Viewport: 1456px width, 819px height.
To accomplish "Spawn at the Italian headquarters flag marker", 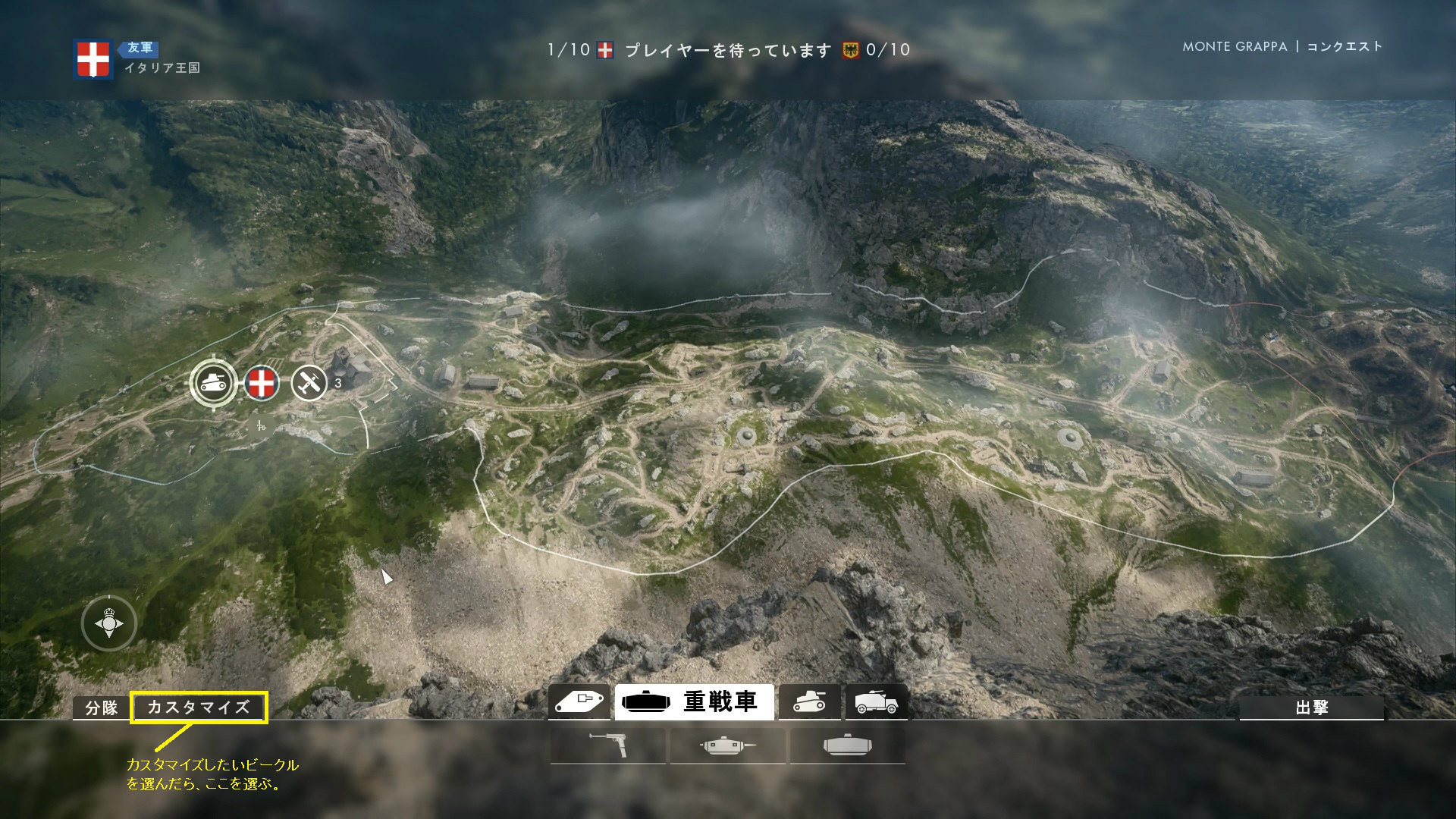I will click(262, 383).
